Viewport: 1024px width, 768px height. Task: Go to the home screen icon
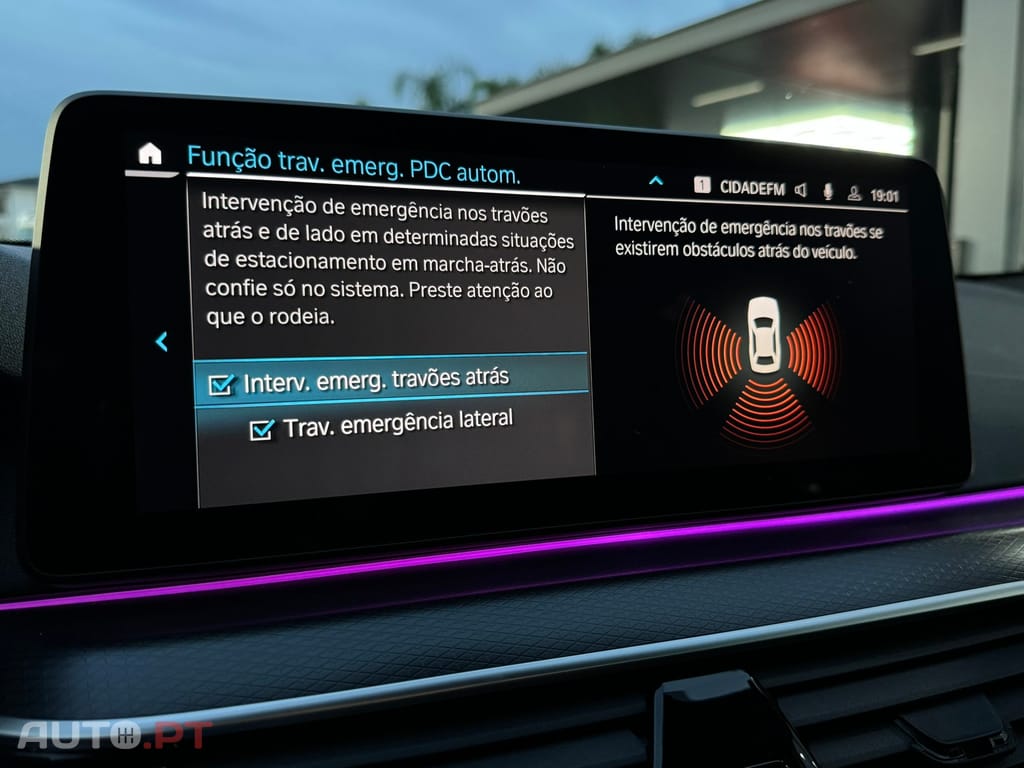click(149, 153)
